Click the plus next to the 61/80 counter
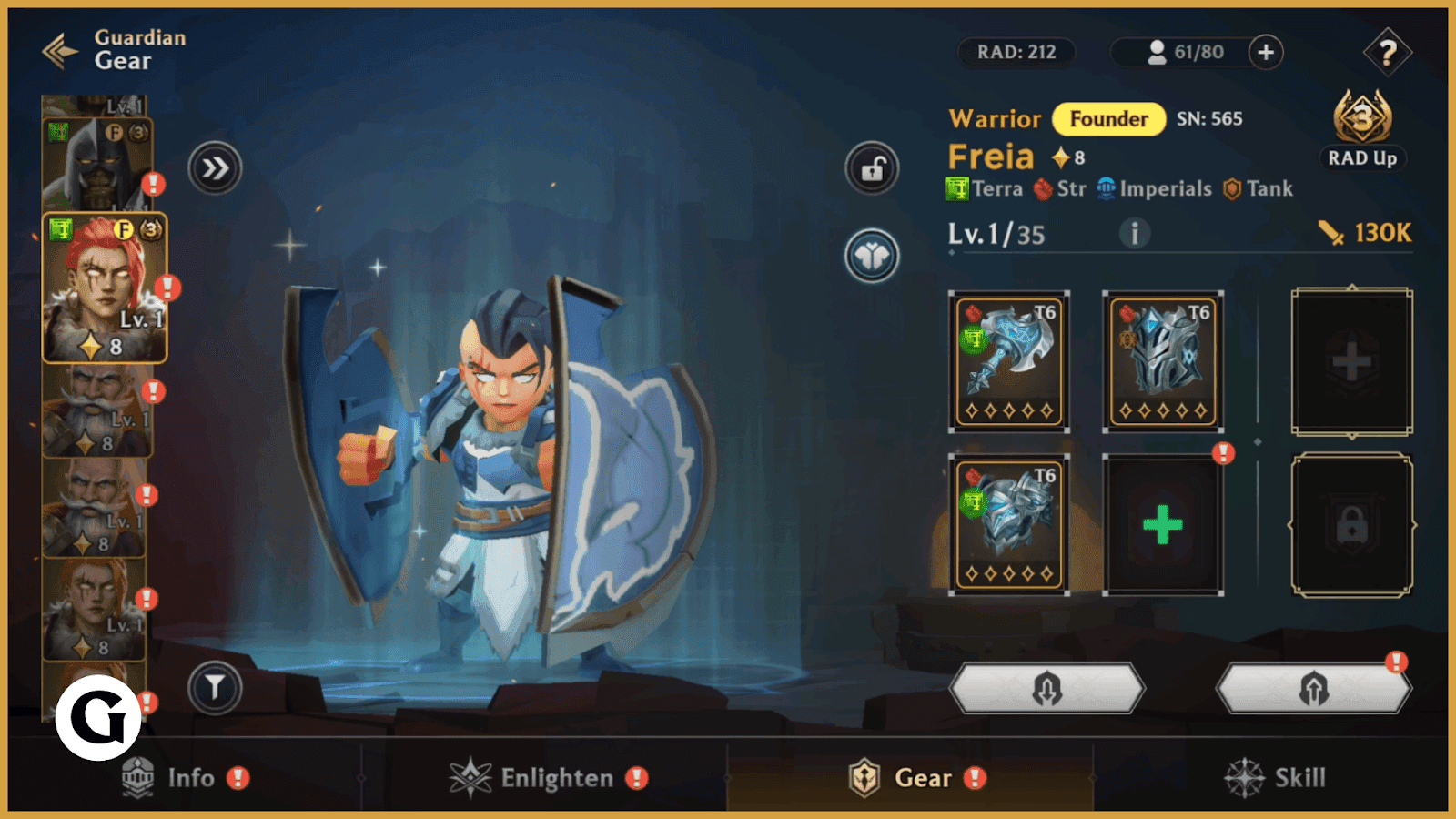This screenshot has height=819, width=1456. tap(1264, 53)
